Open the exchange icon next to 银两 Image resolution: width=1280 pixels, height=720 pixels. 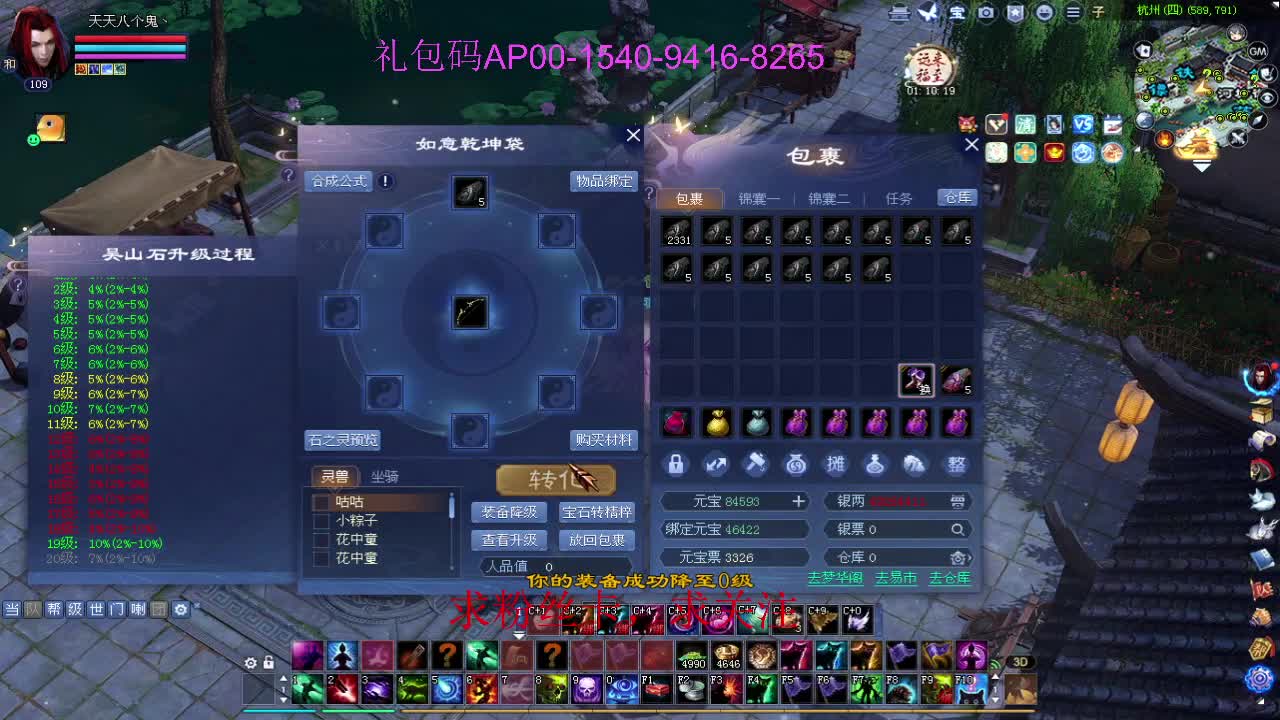pyautogui.click(x=957, y=500)
